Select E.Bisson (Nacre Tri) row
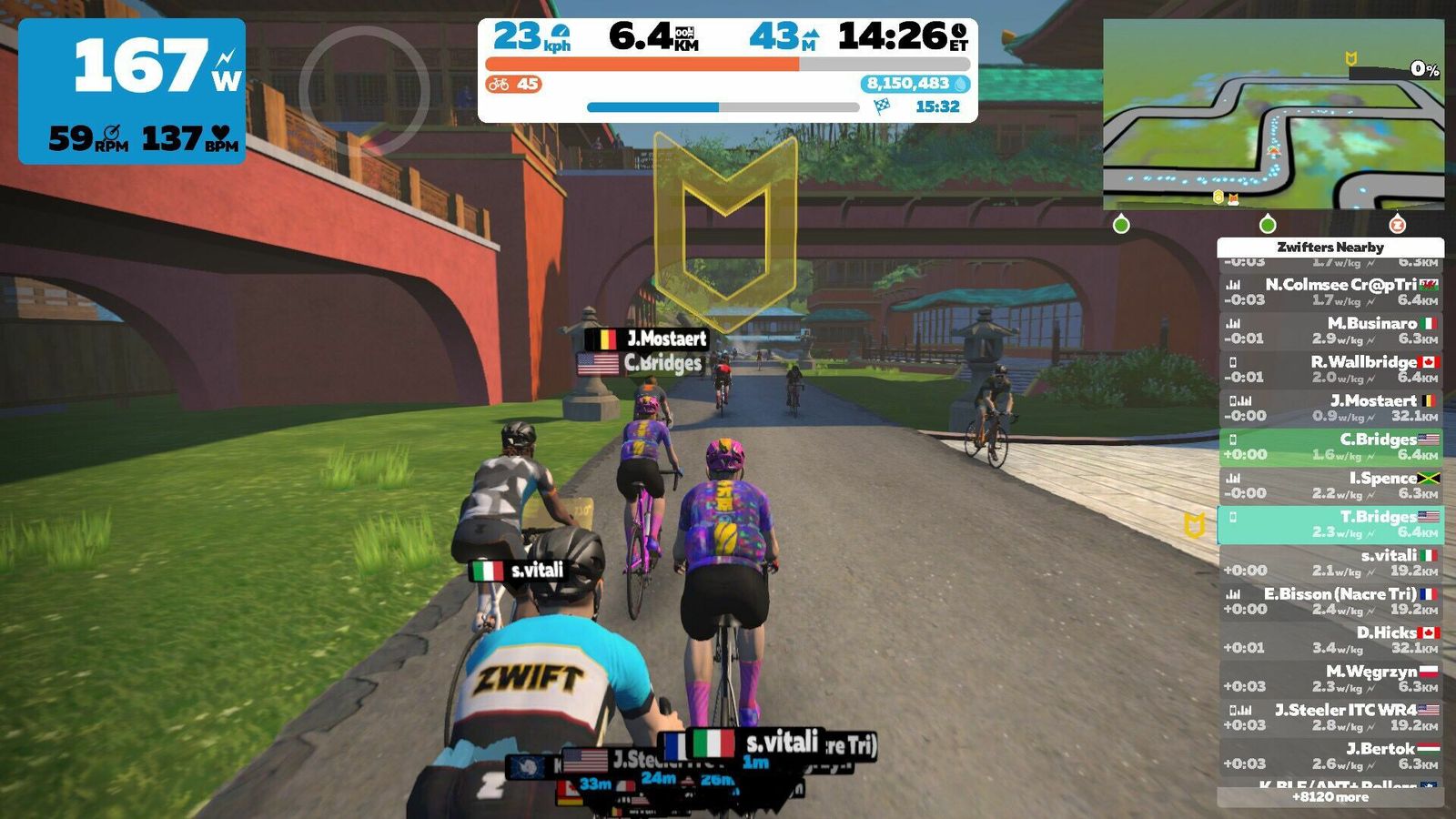1456x819 pixels. point(1330,602)
